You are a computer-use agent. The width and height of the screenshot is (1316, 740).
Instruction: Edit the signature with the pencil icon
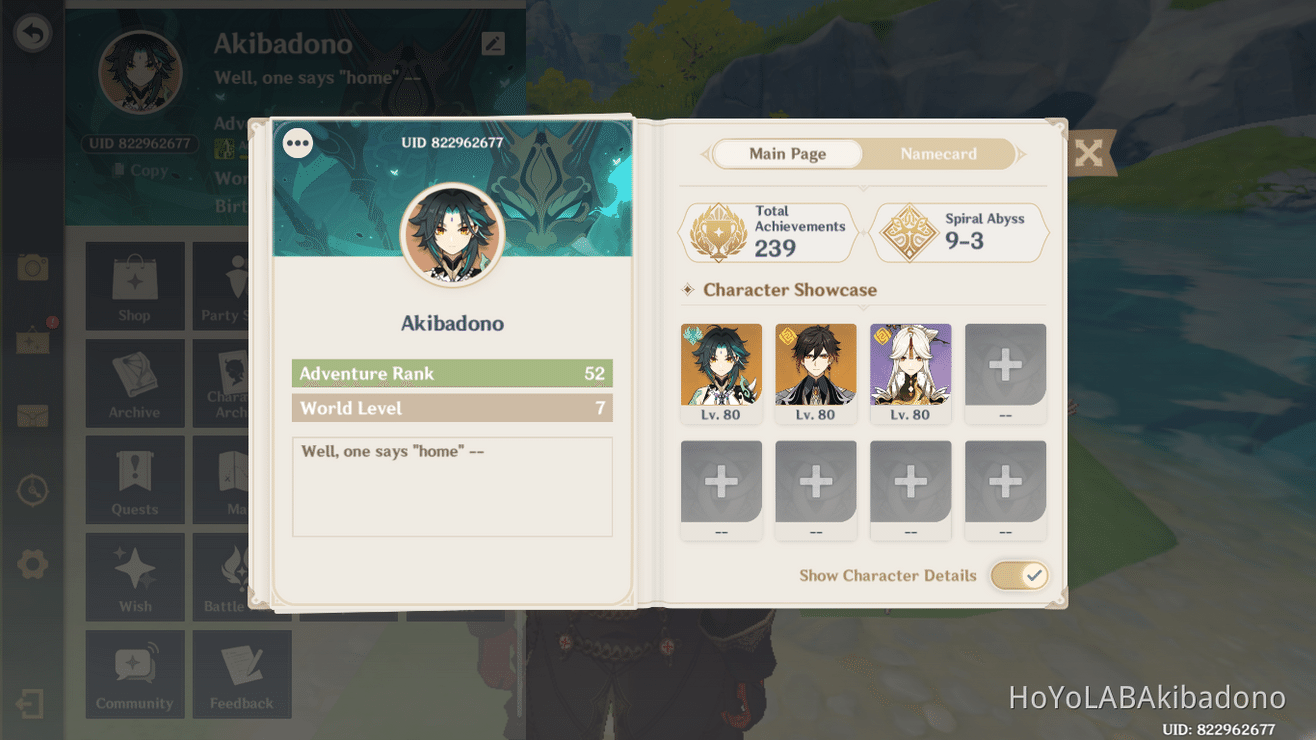pyautogui.click(x=492, y=44)
